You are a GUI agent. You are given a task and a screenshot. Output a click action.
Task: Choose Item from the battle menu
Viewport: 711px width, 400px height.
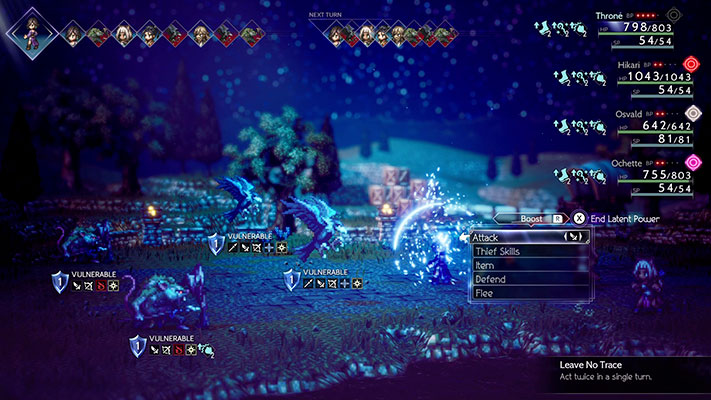[x=529, y=266]
